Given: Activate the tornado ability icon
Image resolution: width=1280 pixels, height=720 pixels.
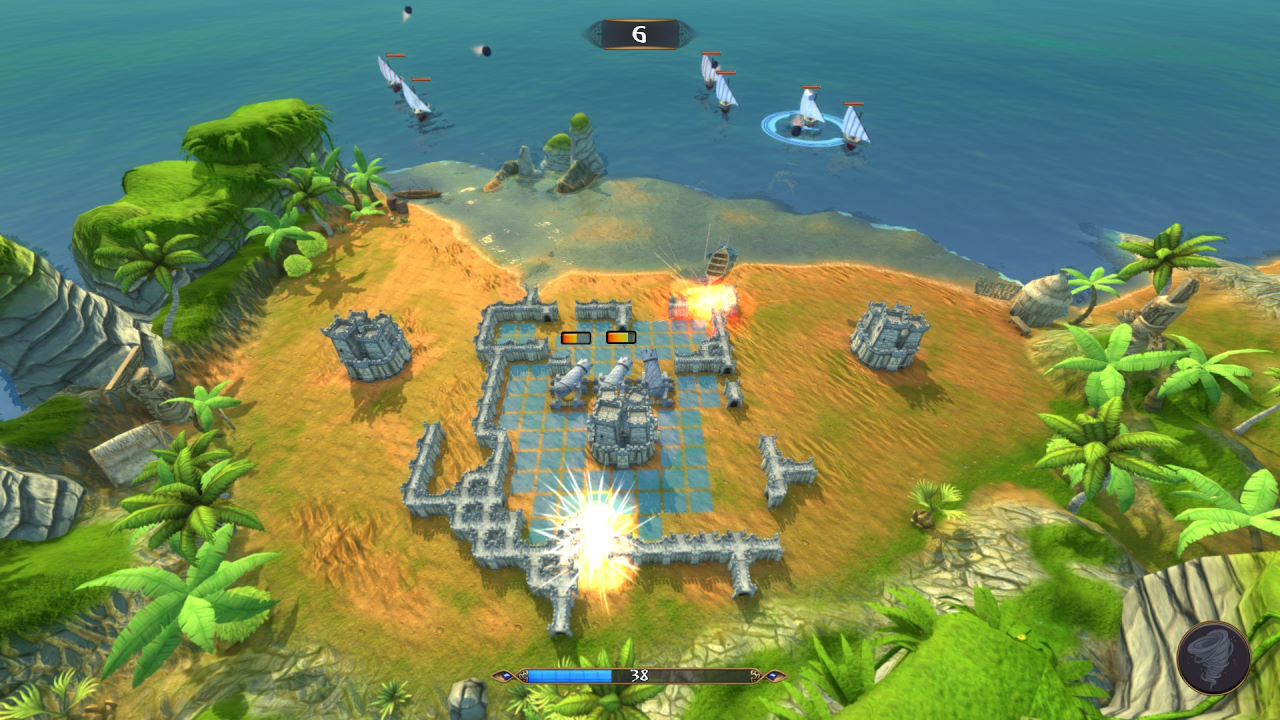Looking at the screenshot, I should click(x=1213, y=657).
